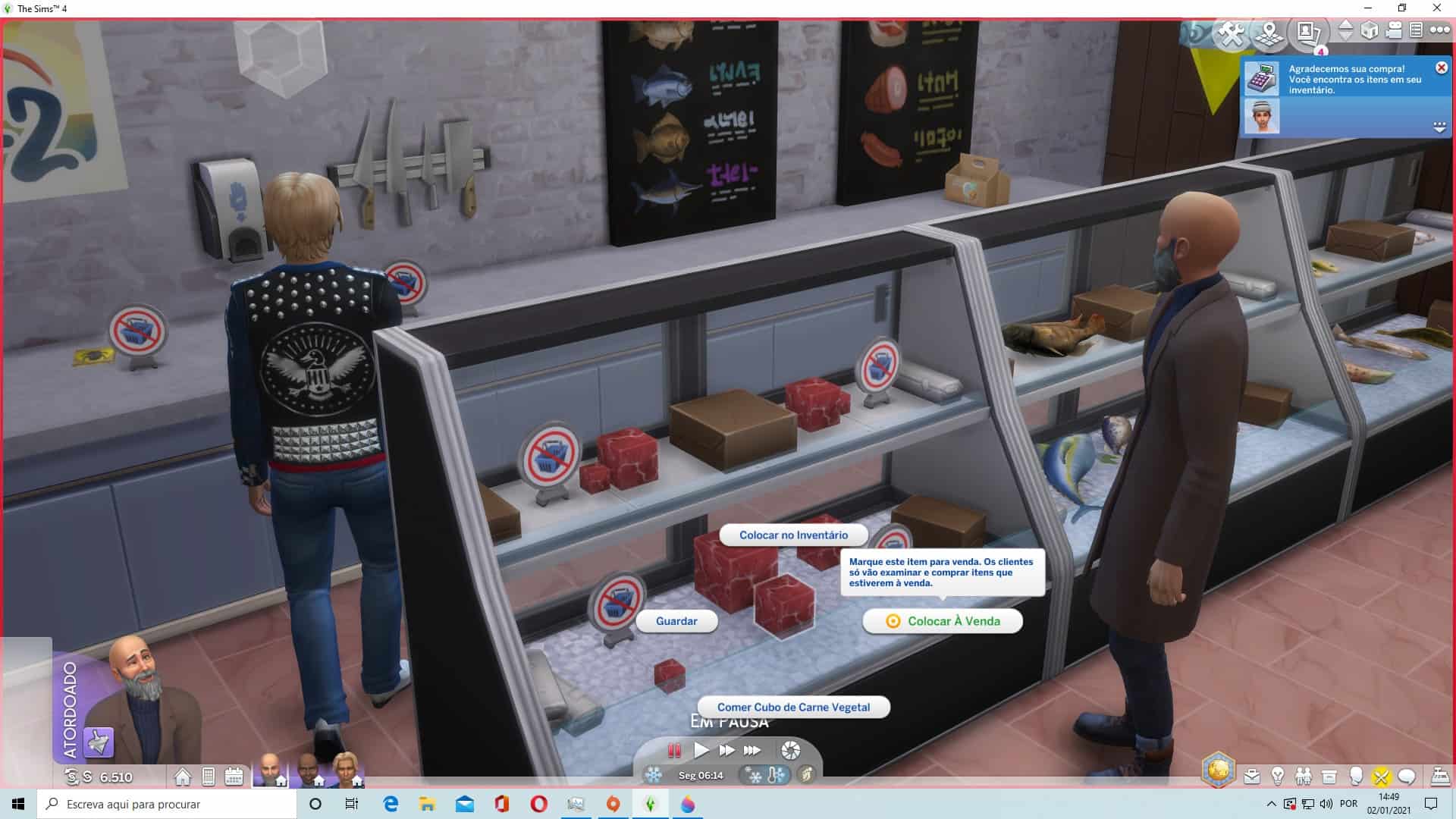Close the purchase notification
The width and height of the screenshot is (1456, 819).
click(1441, 68)
